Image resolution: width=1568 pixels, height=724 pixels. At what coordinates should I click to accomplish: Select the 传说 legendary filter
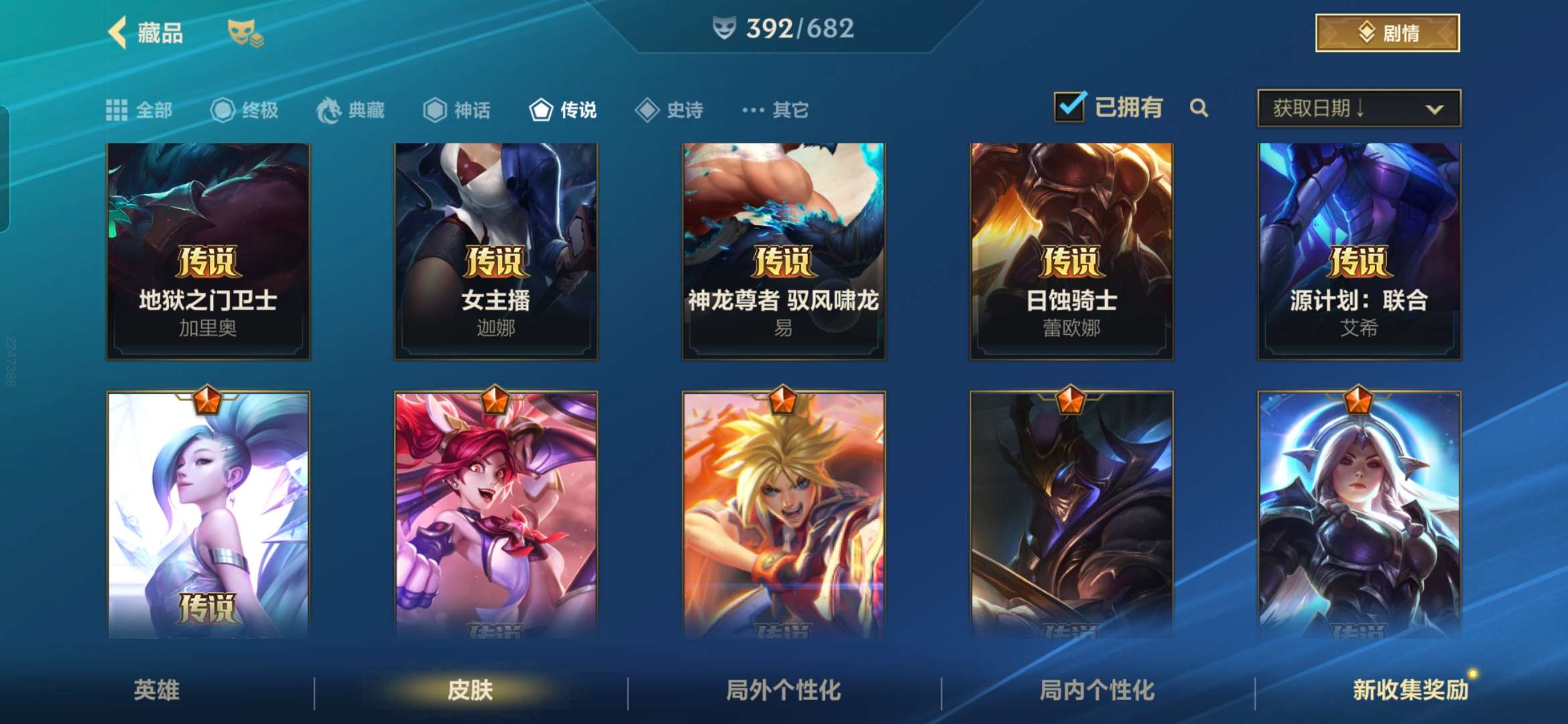563,110
